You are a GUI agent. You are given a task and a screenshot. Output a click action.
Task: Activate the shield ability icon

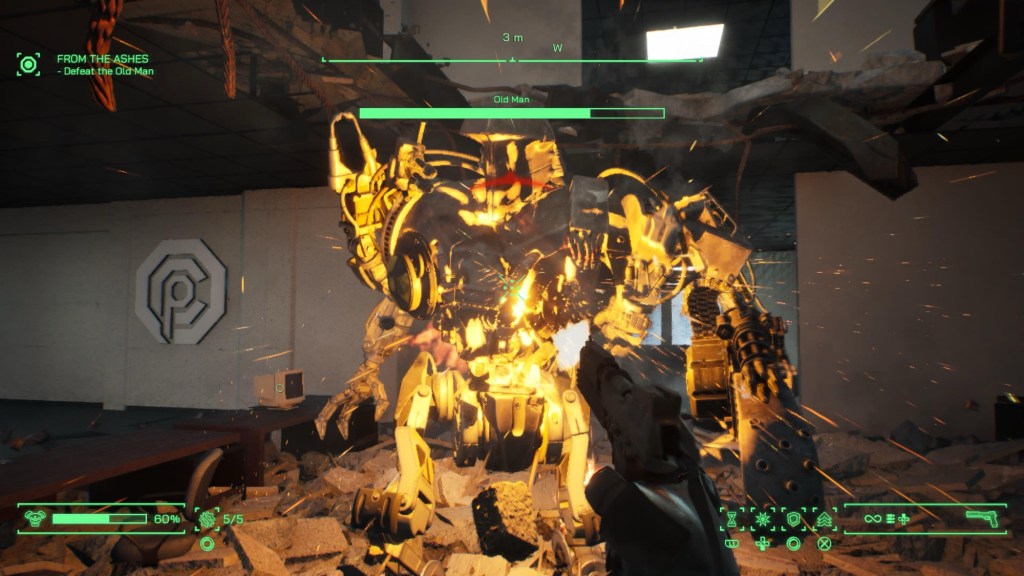[794, 519]
